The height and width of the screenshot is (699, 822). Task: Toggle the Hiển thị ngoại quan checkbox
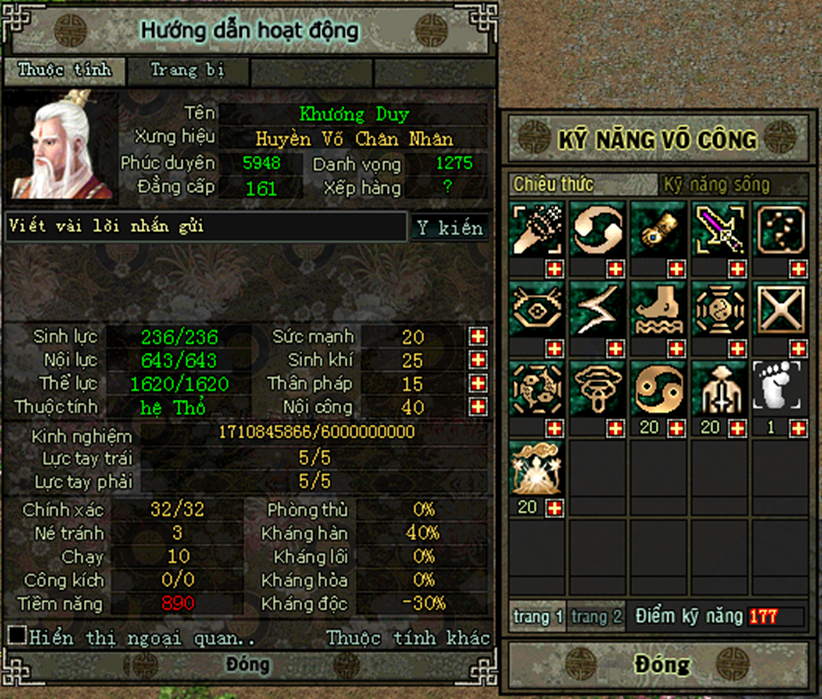[17, 636]
